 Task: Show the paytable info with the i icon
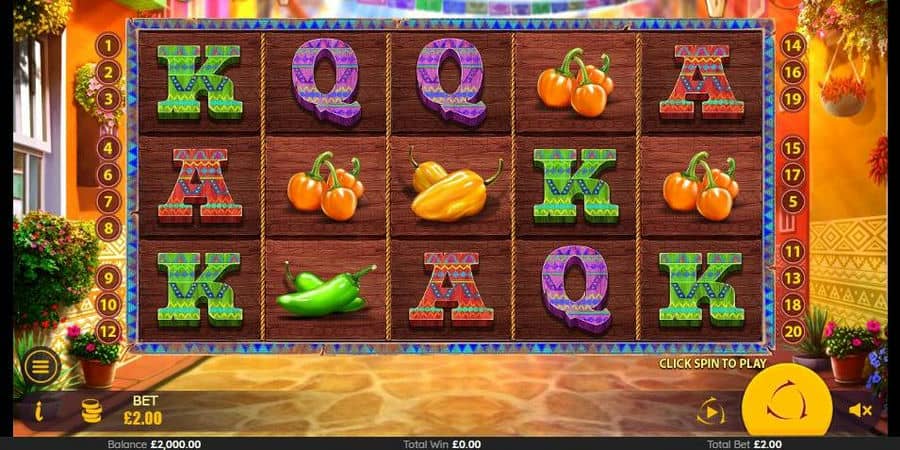39,410
